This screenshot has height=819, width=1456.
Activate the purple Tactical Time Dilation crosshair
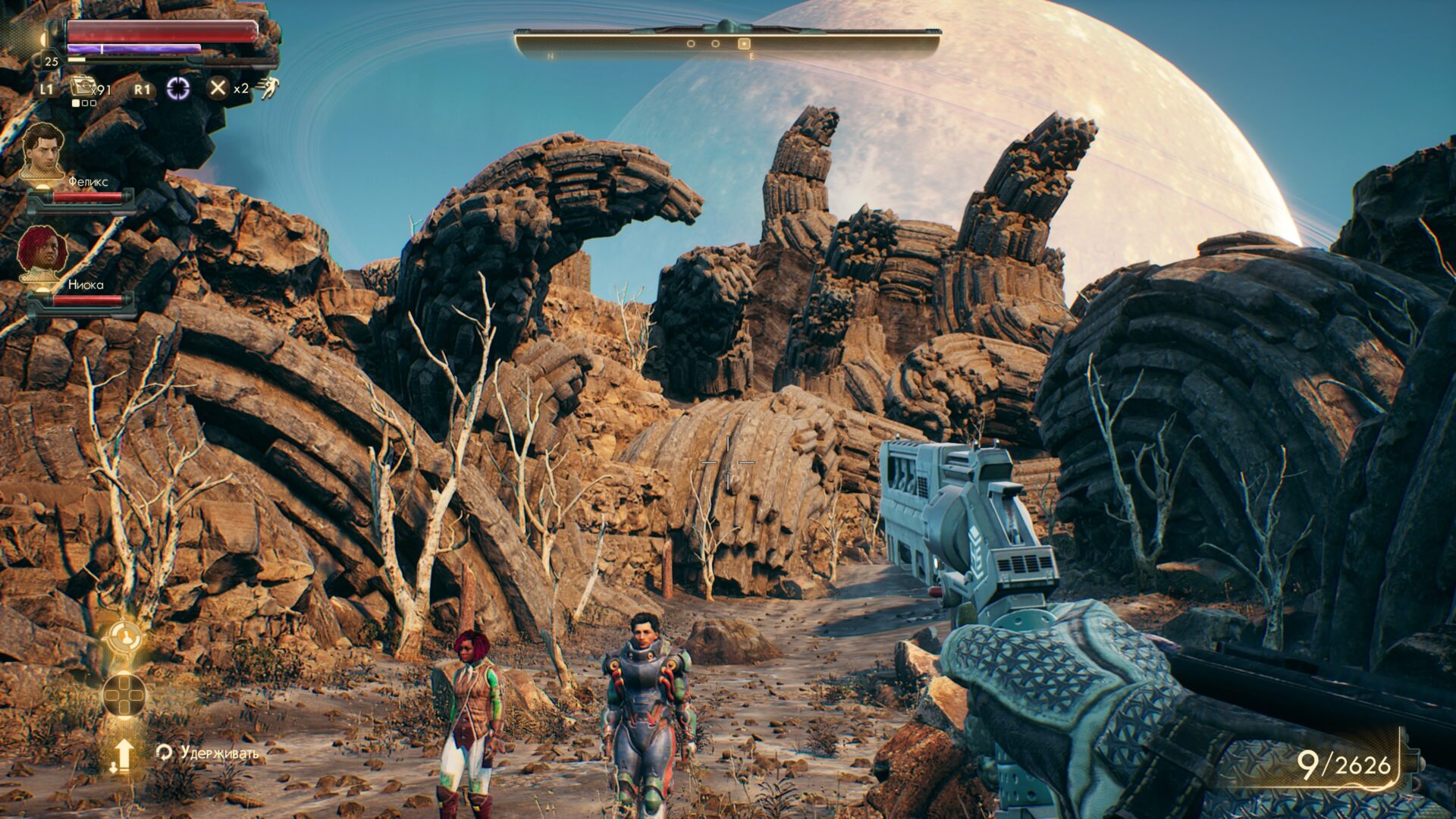(x=178, y=89)
